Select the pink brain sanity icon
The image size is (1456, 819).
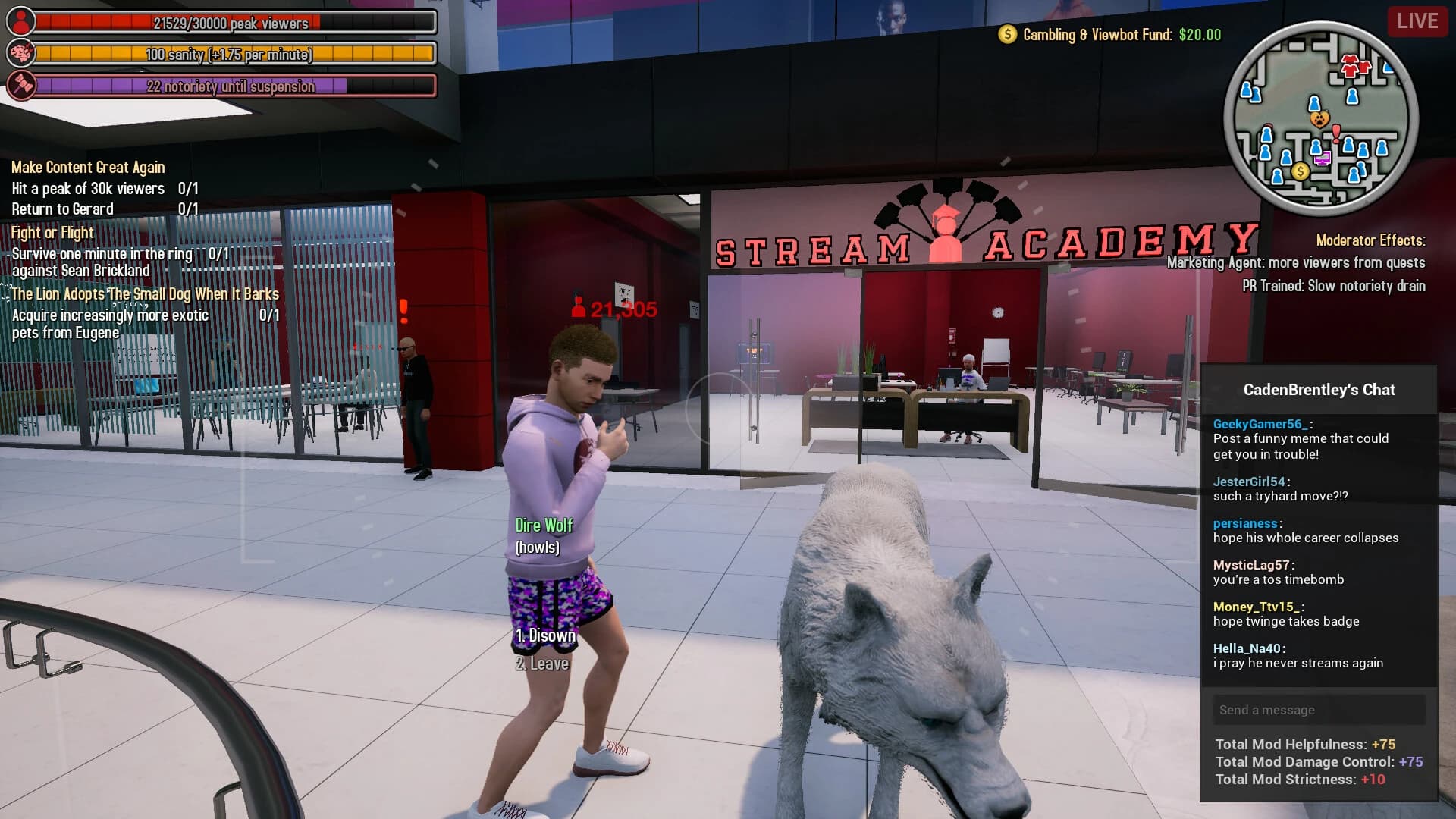coord(20,52)
